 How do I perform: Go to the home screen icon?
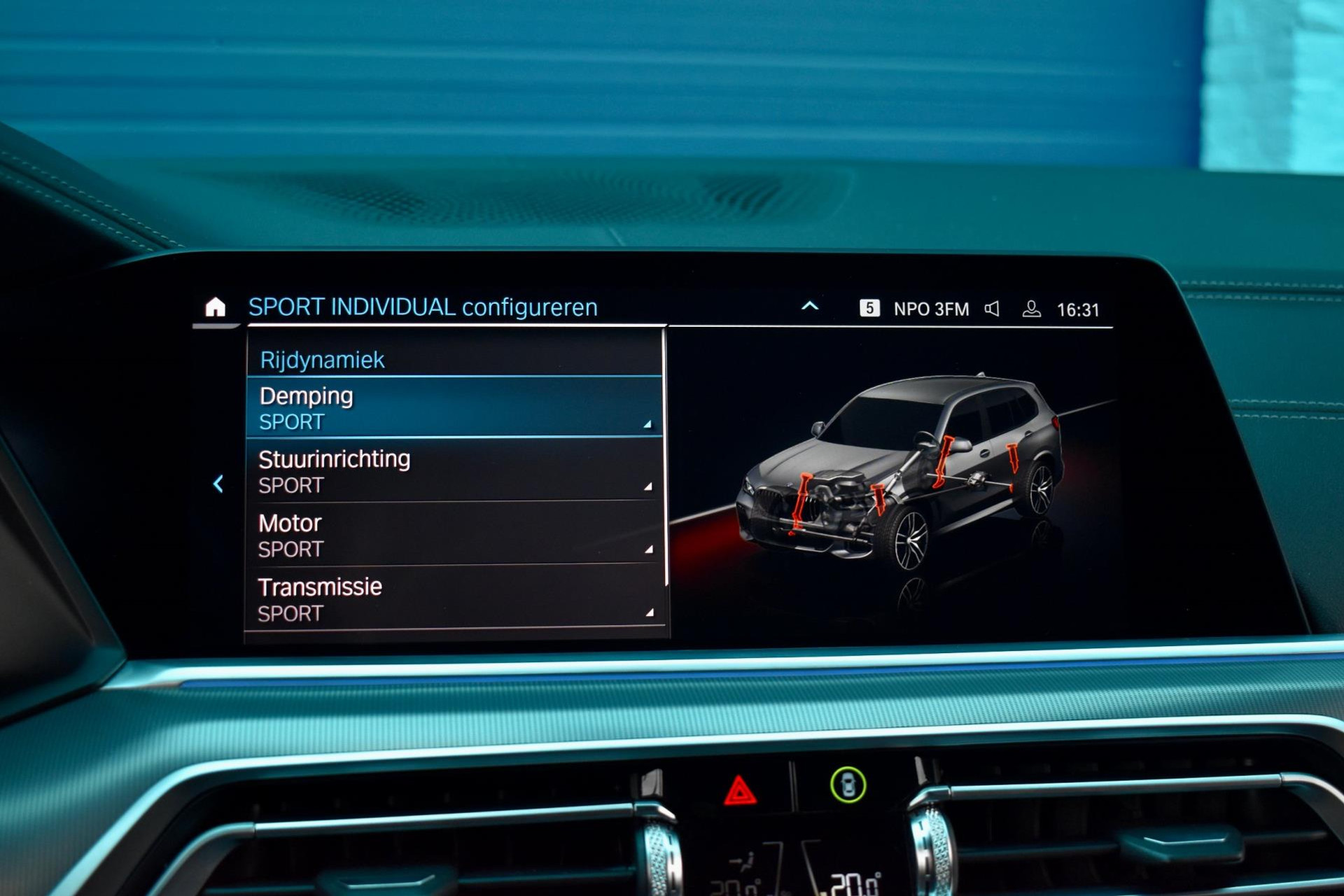(x=215, y=307)
